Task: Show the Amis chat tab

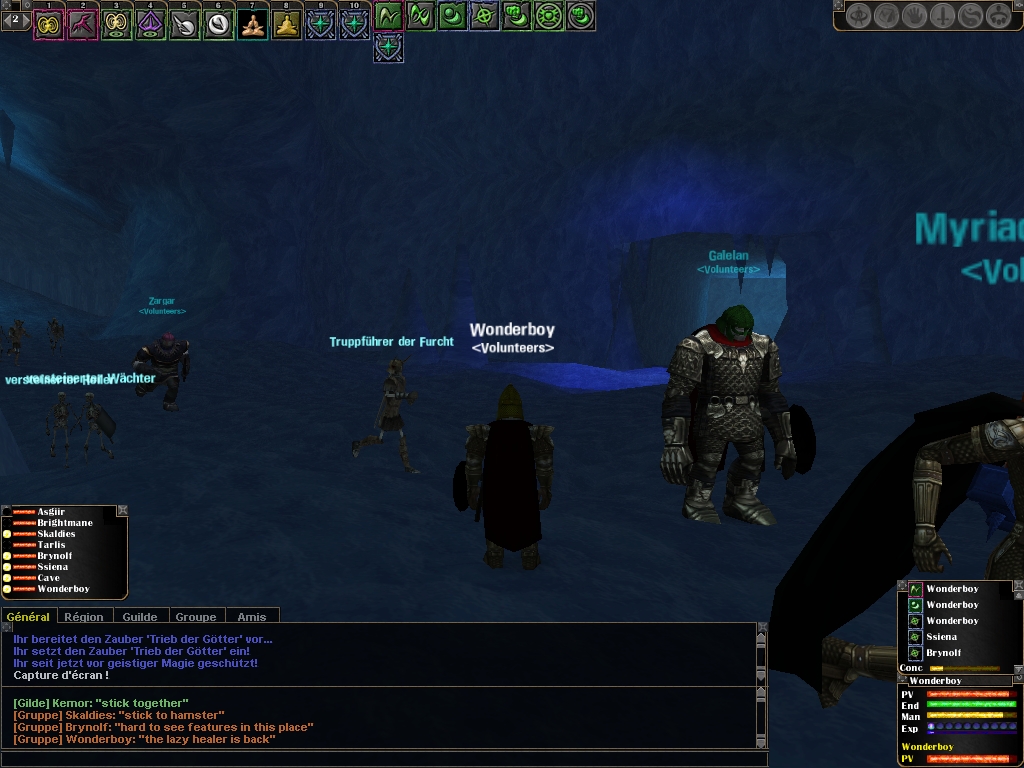Action: [252, 617]
